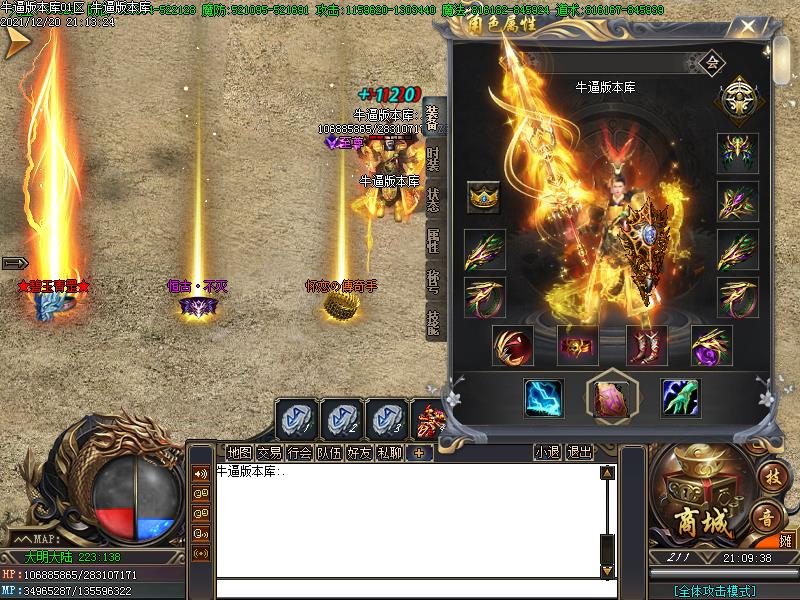The image size is (800, 600).
Task: Open the 状态 status tab
Action: click(x=433, y=200)
